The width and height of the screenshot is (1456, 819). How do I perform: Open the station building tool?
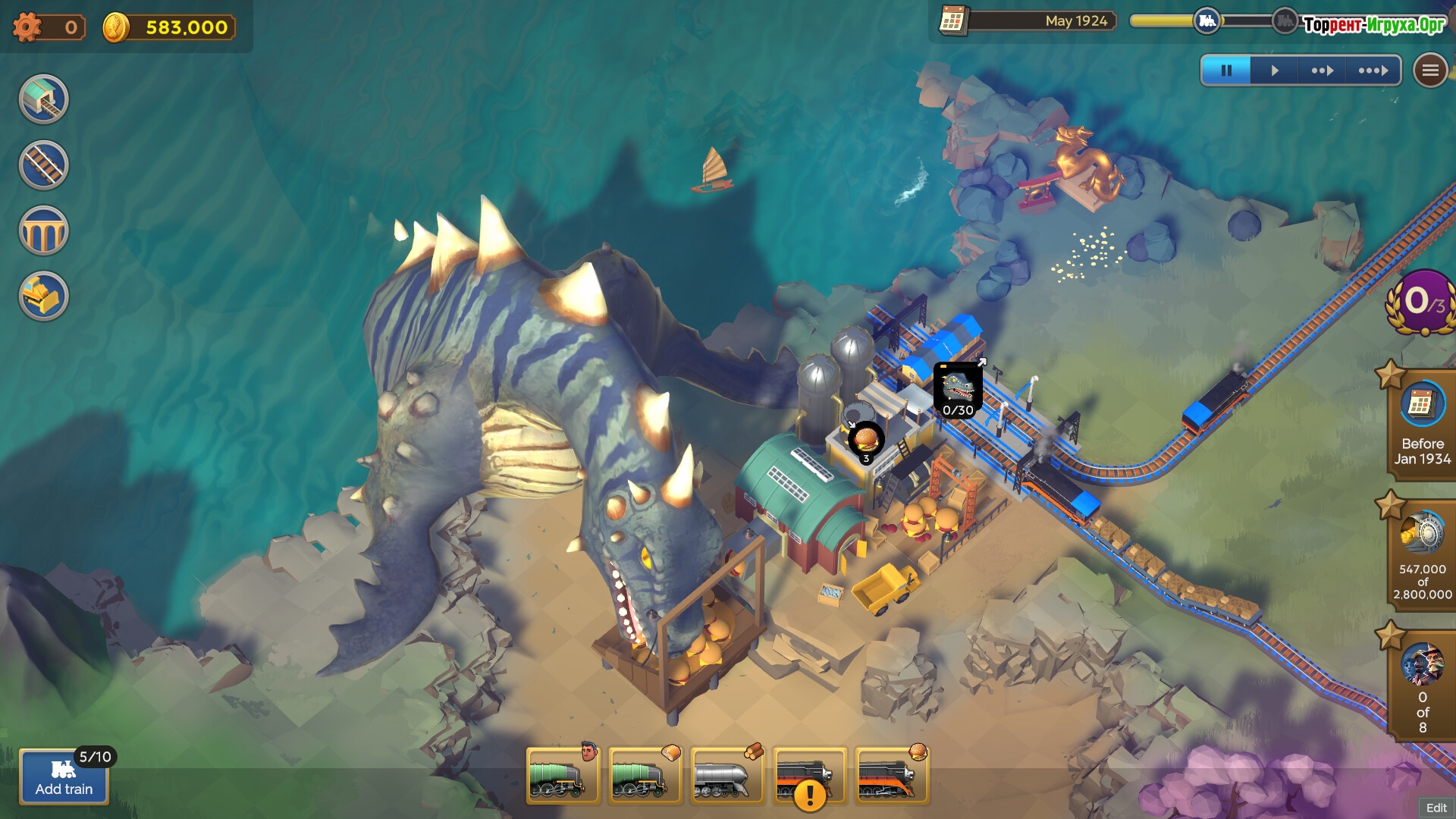click(x=43, y=99)
